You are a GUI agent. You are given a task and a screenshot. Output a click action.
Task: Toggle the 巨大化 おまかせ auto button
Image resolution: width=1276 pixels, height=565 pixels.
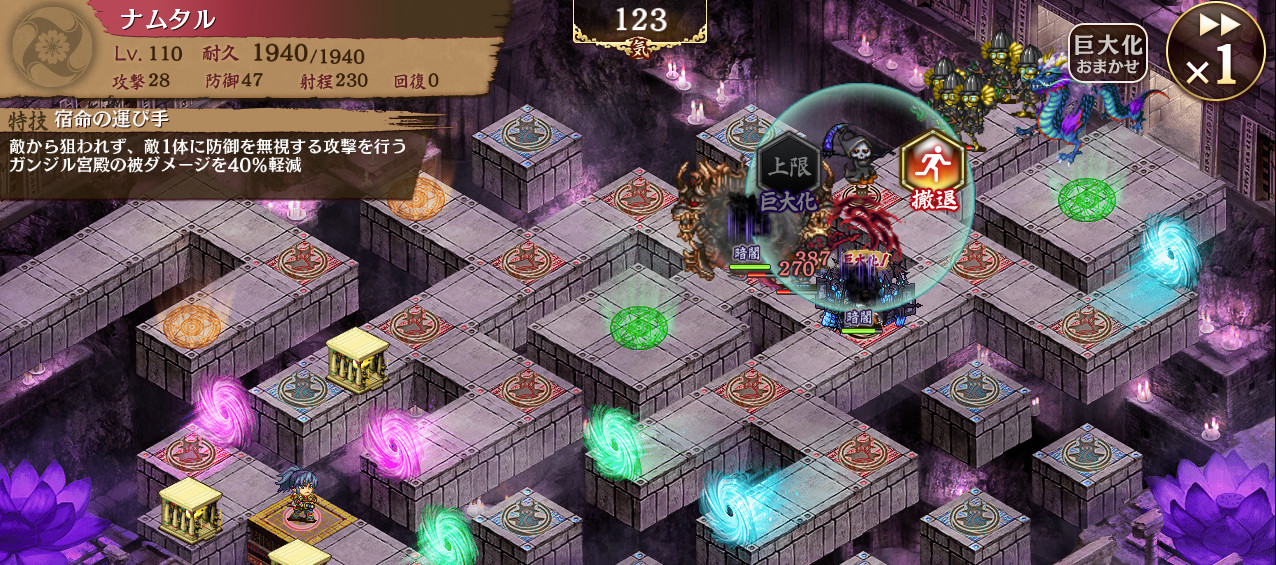tap(1107, 54)
